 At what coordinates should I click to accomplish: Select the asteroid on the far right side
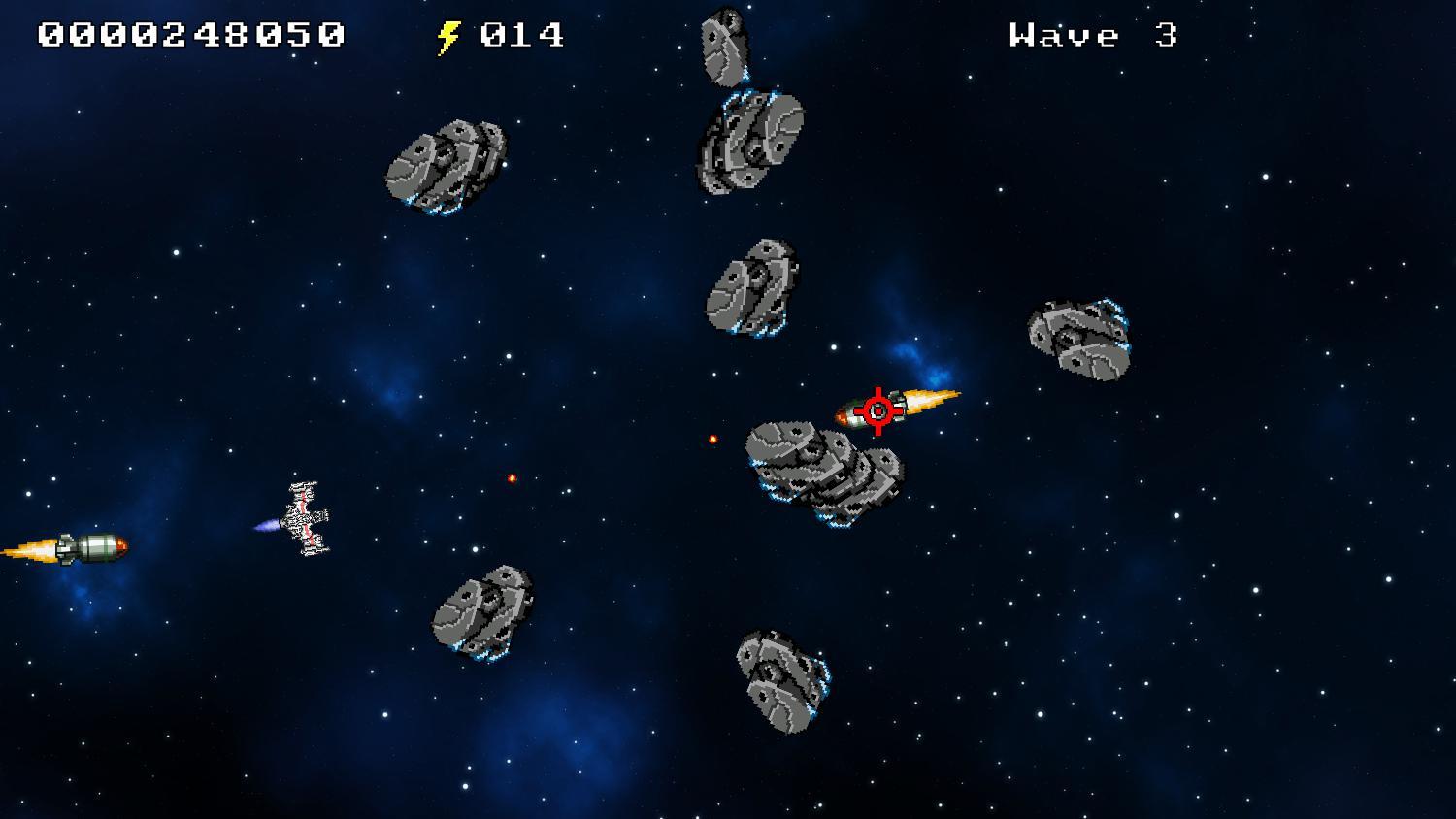1077,335
